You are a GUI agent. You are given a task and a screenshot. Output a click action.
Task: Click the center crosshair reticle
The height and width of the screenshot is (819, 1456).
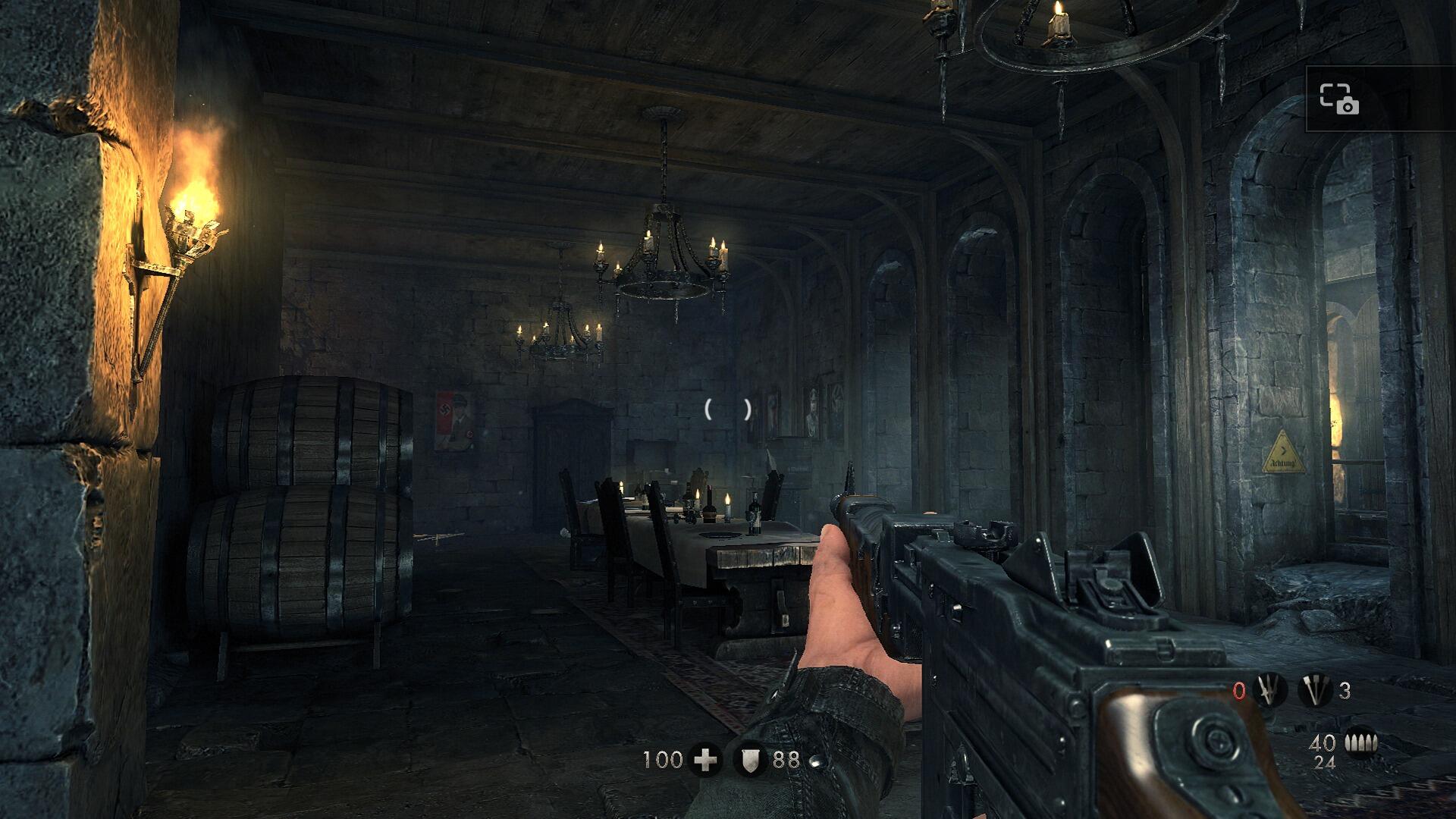[x=726, y=409]
